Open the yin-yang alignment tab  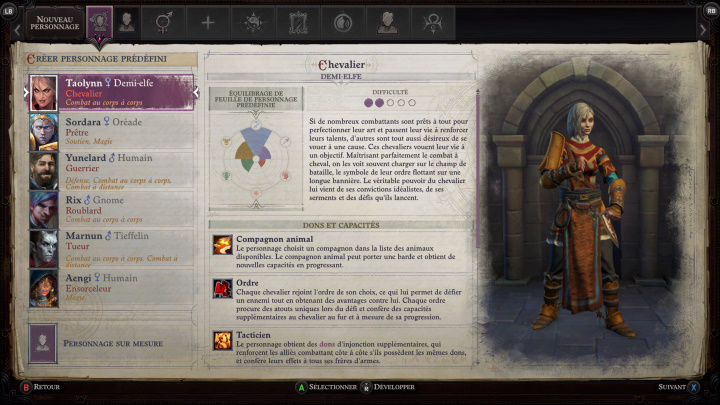tap(342, 22)
